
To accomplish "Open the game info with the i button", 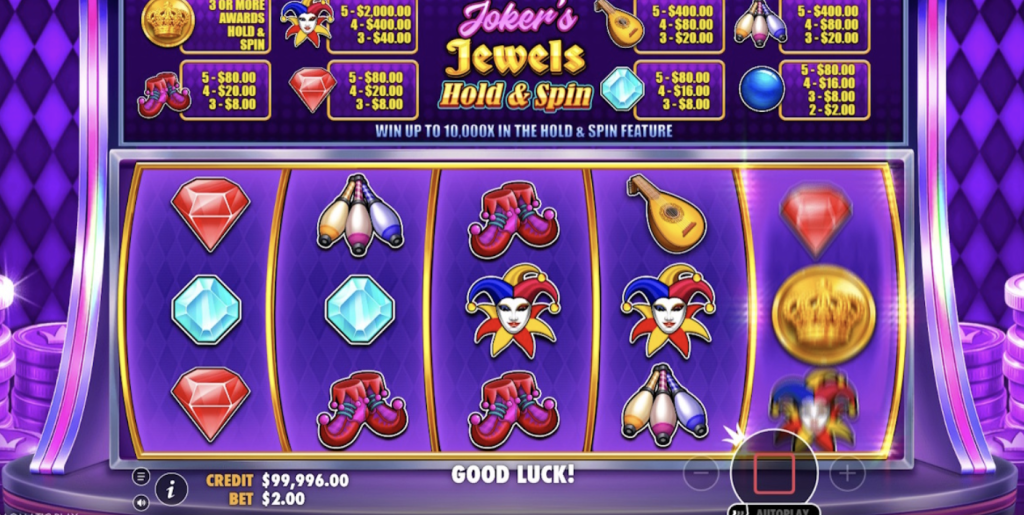I will click(171, 488).
